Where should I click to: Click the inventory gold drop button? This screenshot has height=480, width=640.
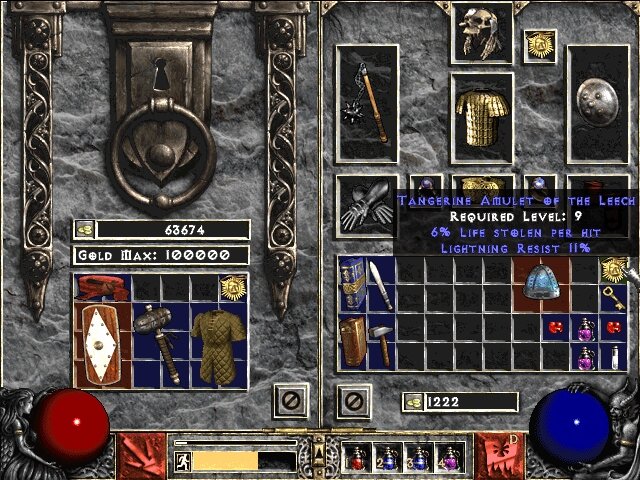click(411, 401)
